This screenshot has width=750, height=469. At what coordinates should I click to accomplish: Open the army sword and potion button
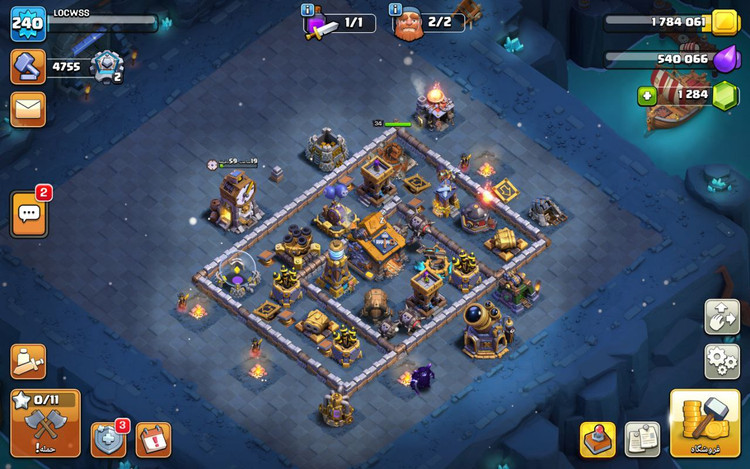pos(28,361)
